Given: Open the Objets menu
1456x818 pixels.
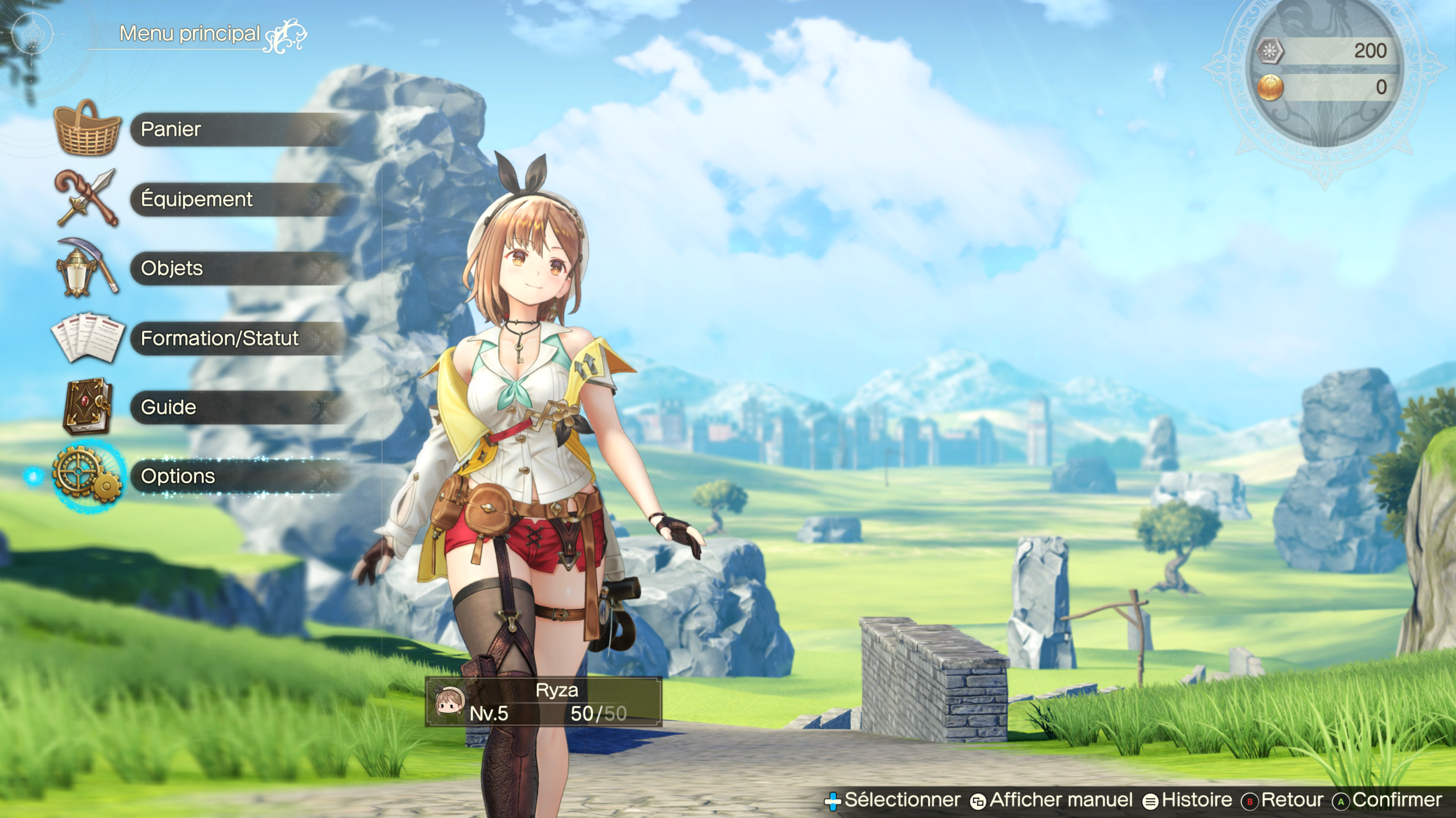Looking at the screenshot, I should [239, 268].
